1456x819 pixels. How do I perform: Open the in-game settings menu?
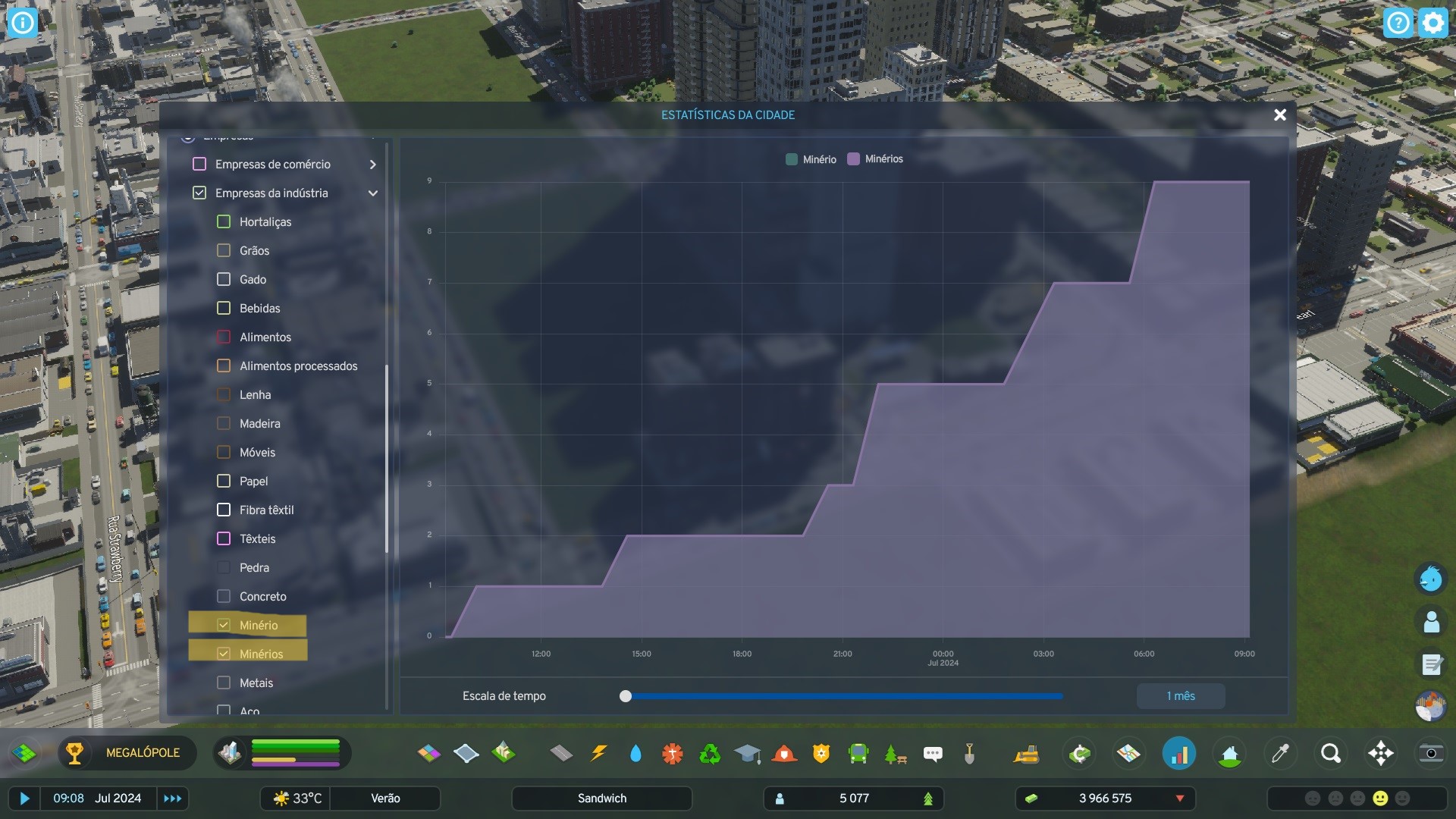pos(1432,22)
